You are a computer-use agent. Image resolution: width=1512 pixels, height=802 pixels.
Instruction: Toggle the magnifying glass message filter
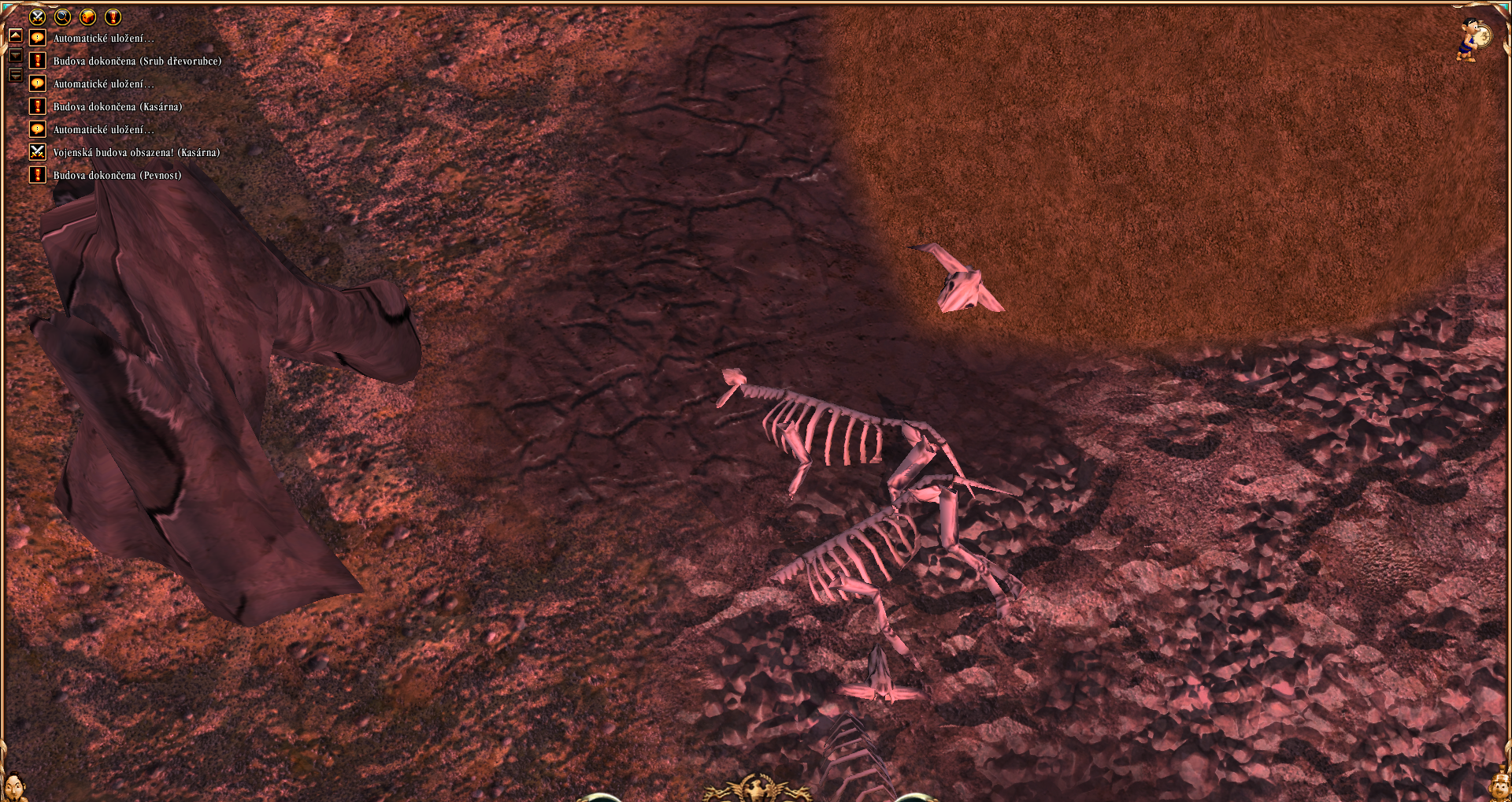(62, 17)
